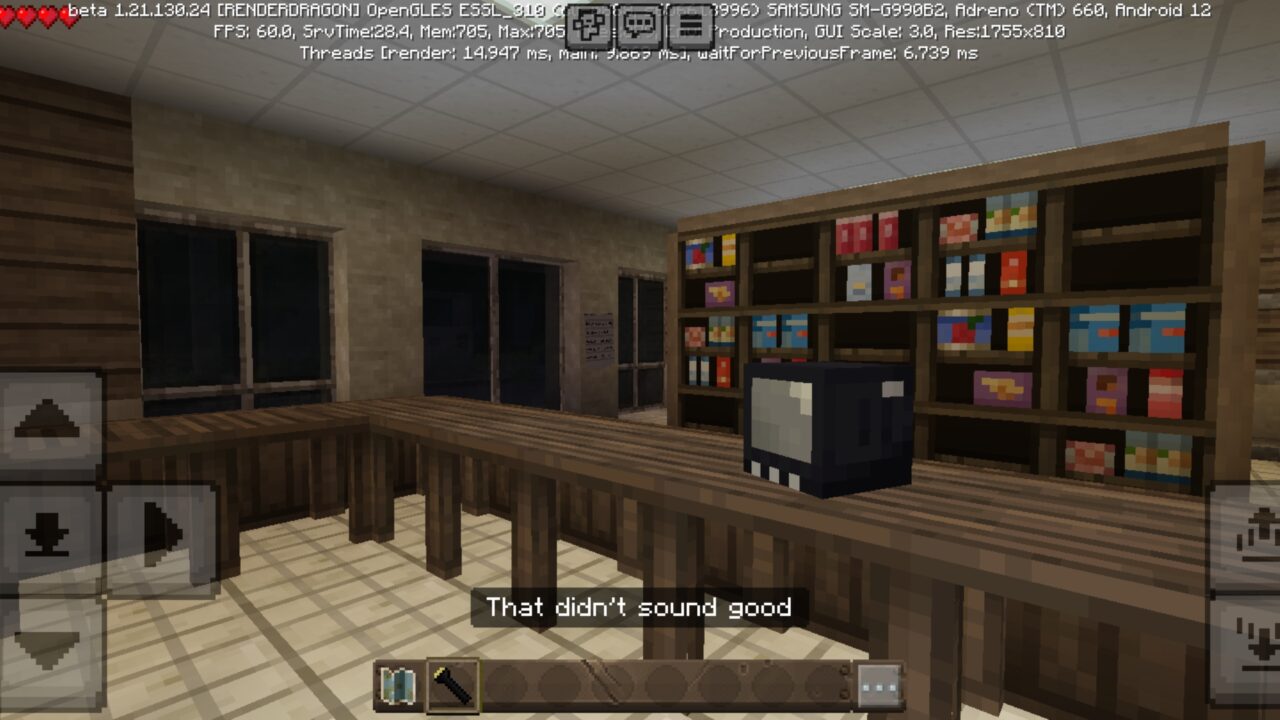The image size is (1280, 720).
Task: Open the chat speech-bubble button
Action: coord(640,24)
